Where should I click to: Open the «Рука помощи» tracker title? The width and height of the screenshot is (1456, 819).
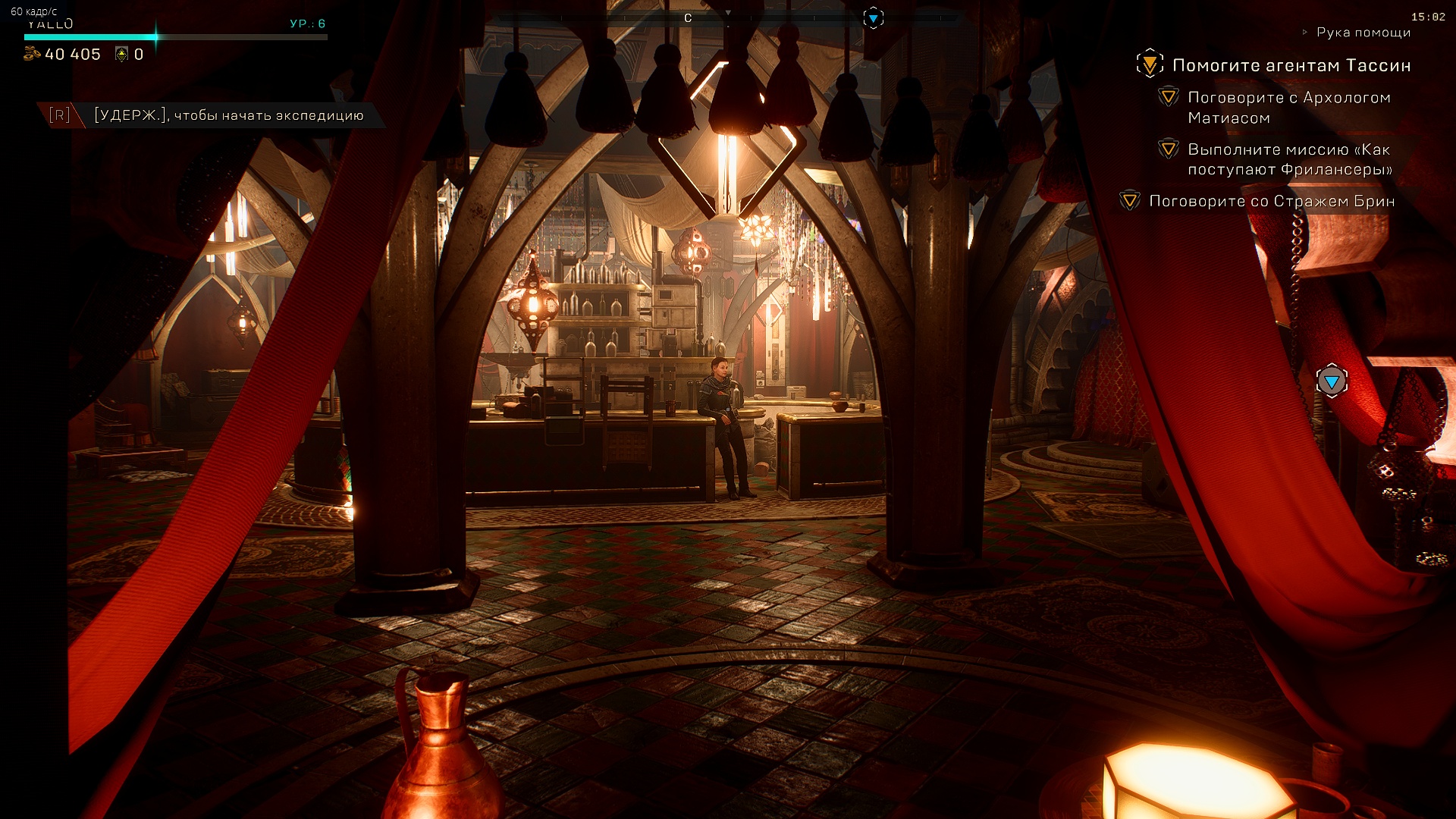(x=1363, y=32)
